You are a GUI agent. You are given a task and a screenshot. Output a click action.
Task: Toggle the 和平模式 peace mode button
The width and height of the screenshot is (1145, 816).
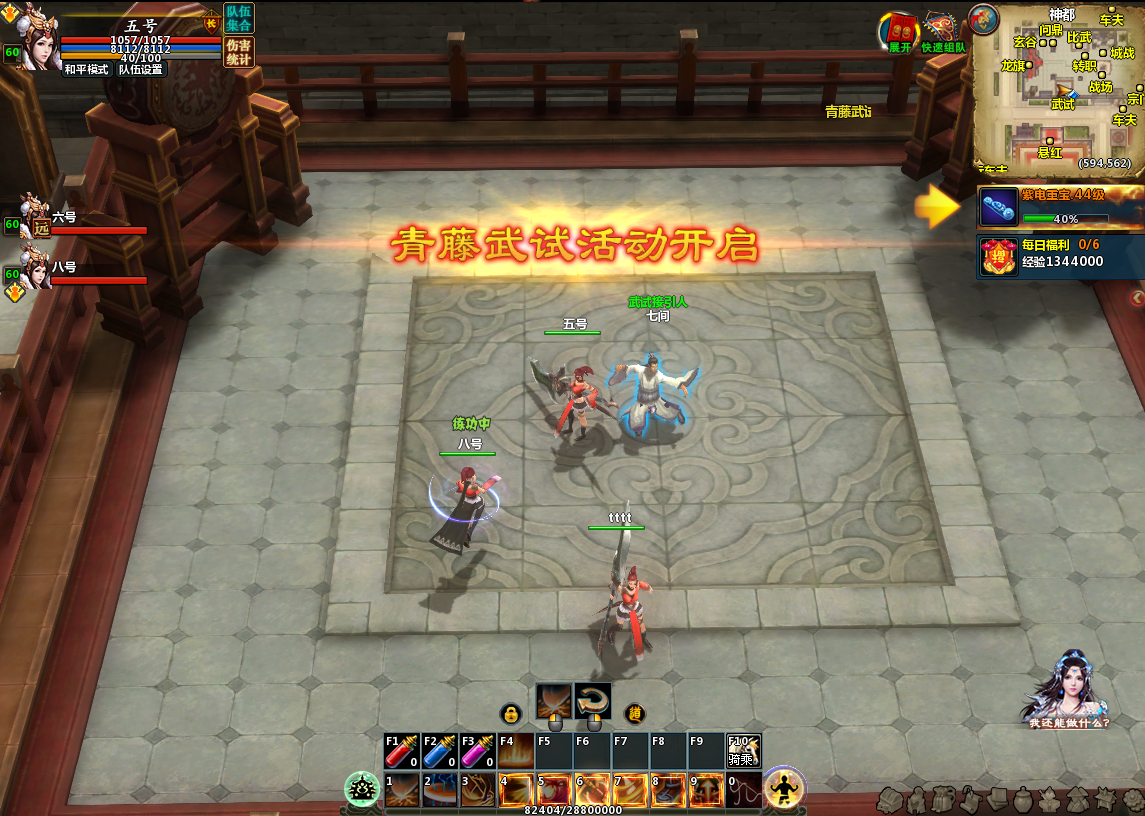86,70
